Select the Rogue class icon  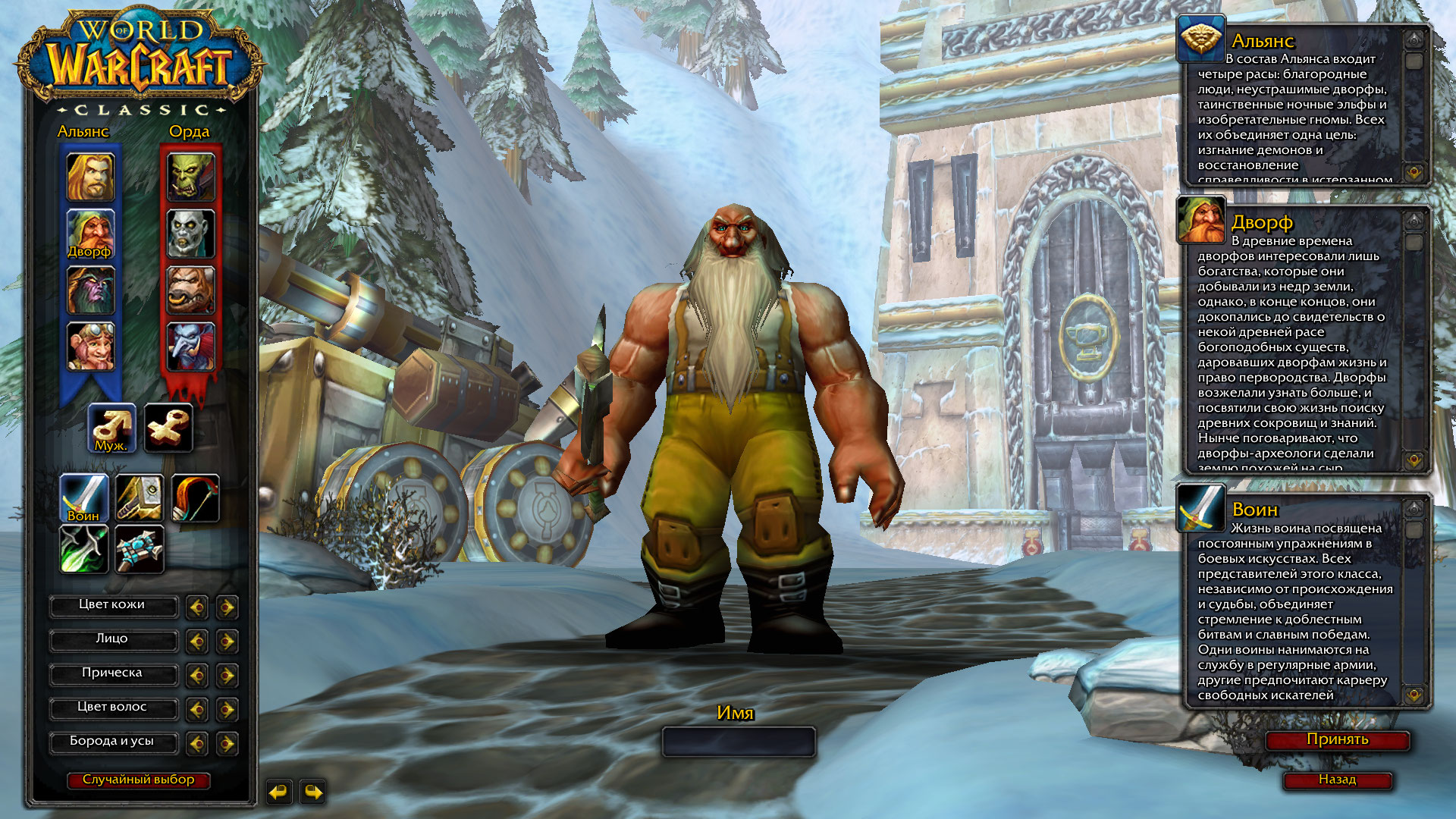(x=84, y=549)
